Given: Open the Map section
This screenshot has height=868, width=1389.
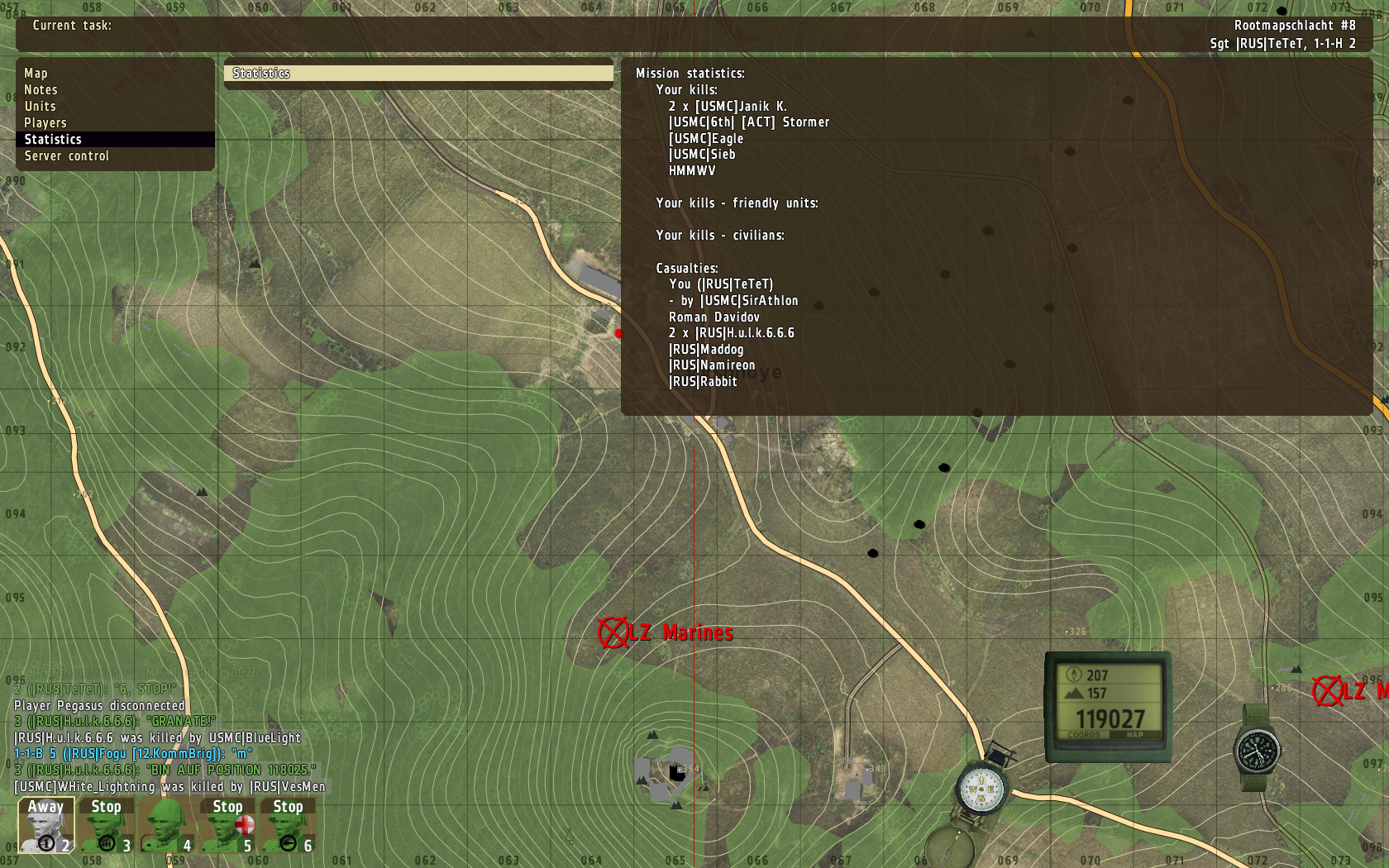Looking at the screenshot, I should pyautogui.click(x=36, y=74).
